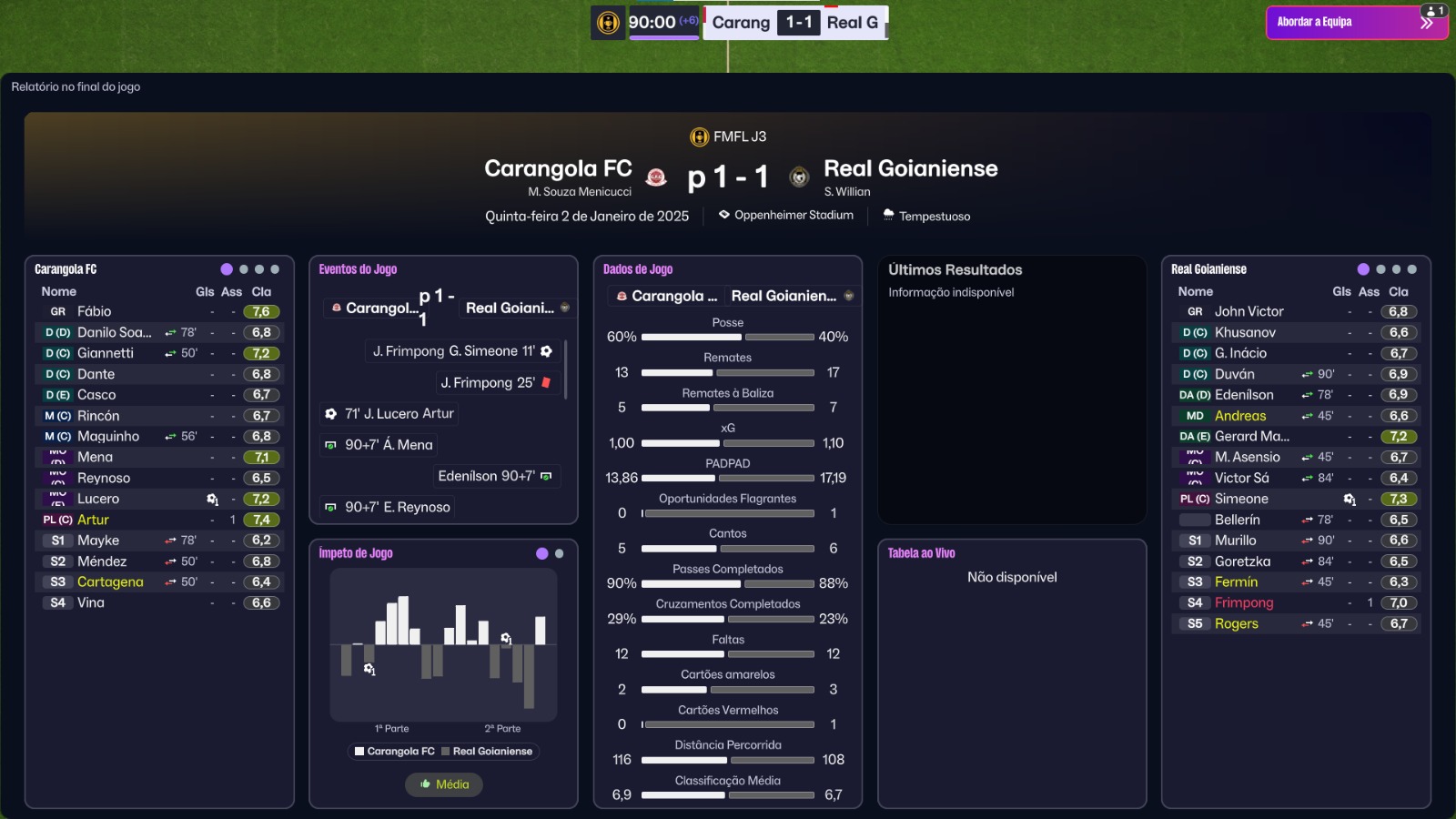This screenshot has width=1456, height=819.
Task: Click the J. Frimpong 25' red card event
Action: [488, 383]
